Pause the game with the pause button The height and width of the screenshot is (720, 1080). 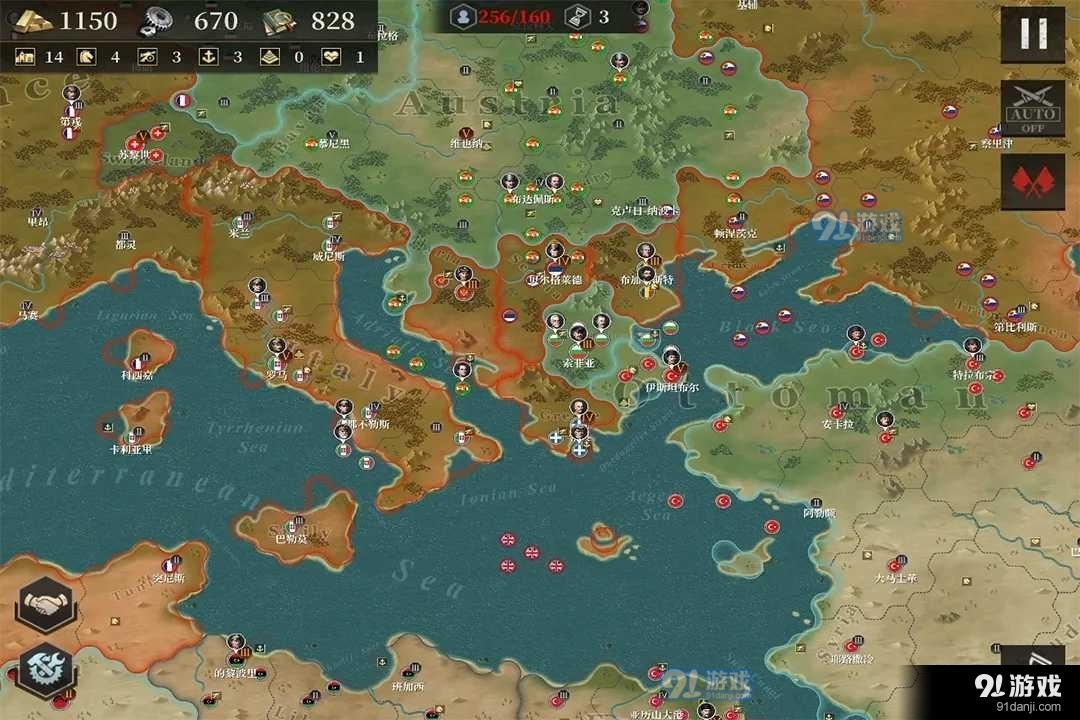pyautogui.click(x=1033, y=34)
